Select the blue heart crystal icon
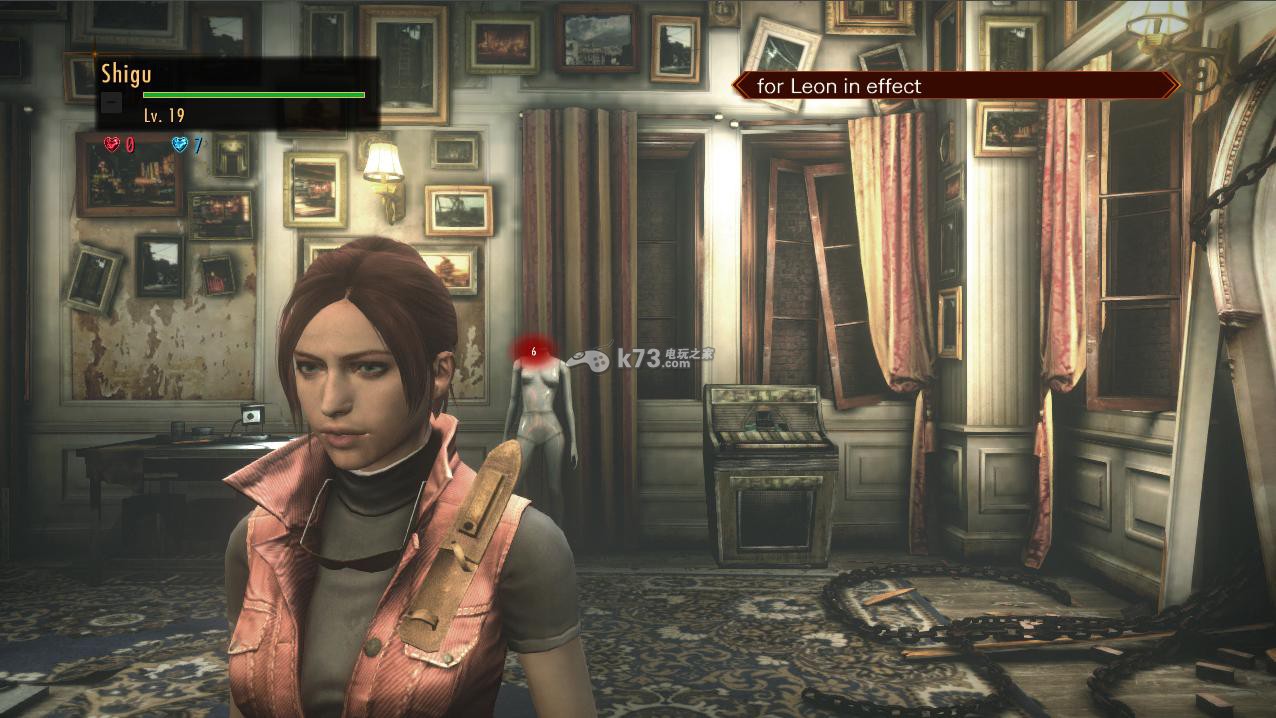 (180, 145)
